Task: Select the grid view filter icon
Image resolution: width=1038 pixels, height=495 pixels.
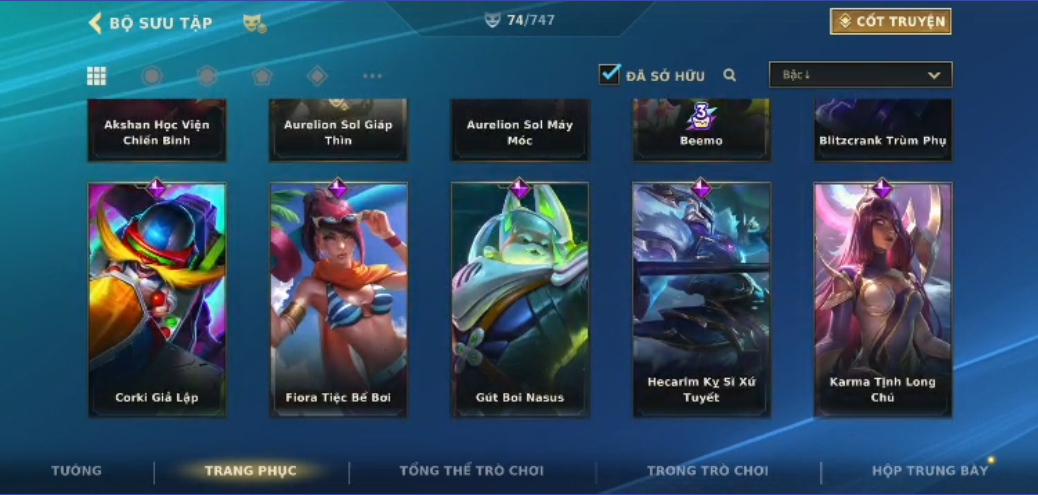Action: click(97, 76)
